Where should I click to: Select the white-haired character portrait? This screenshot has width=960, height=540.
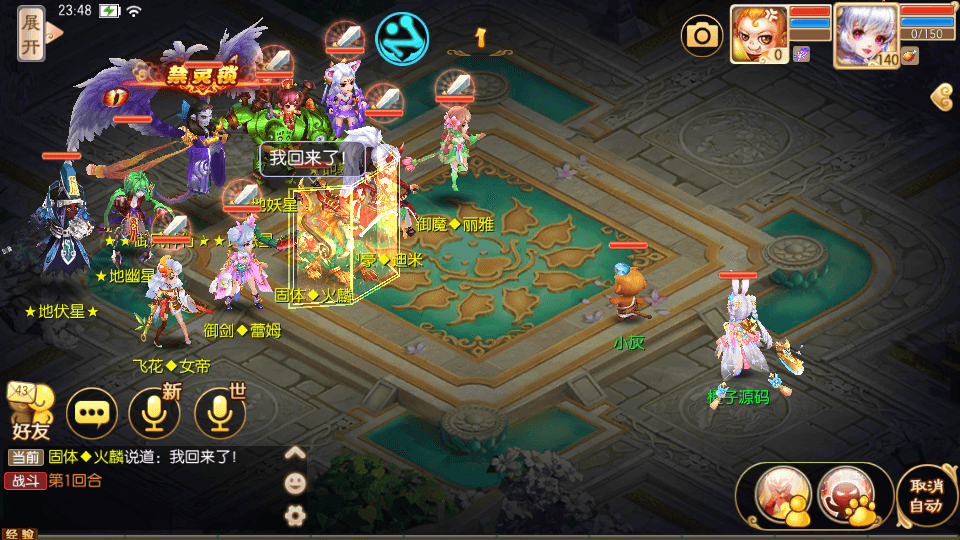click(865, 33)
